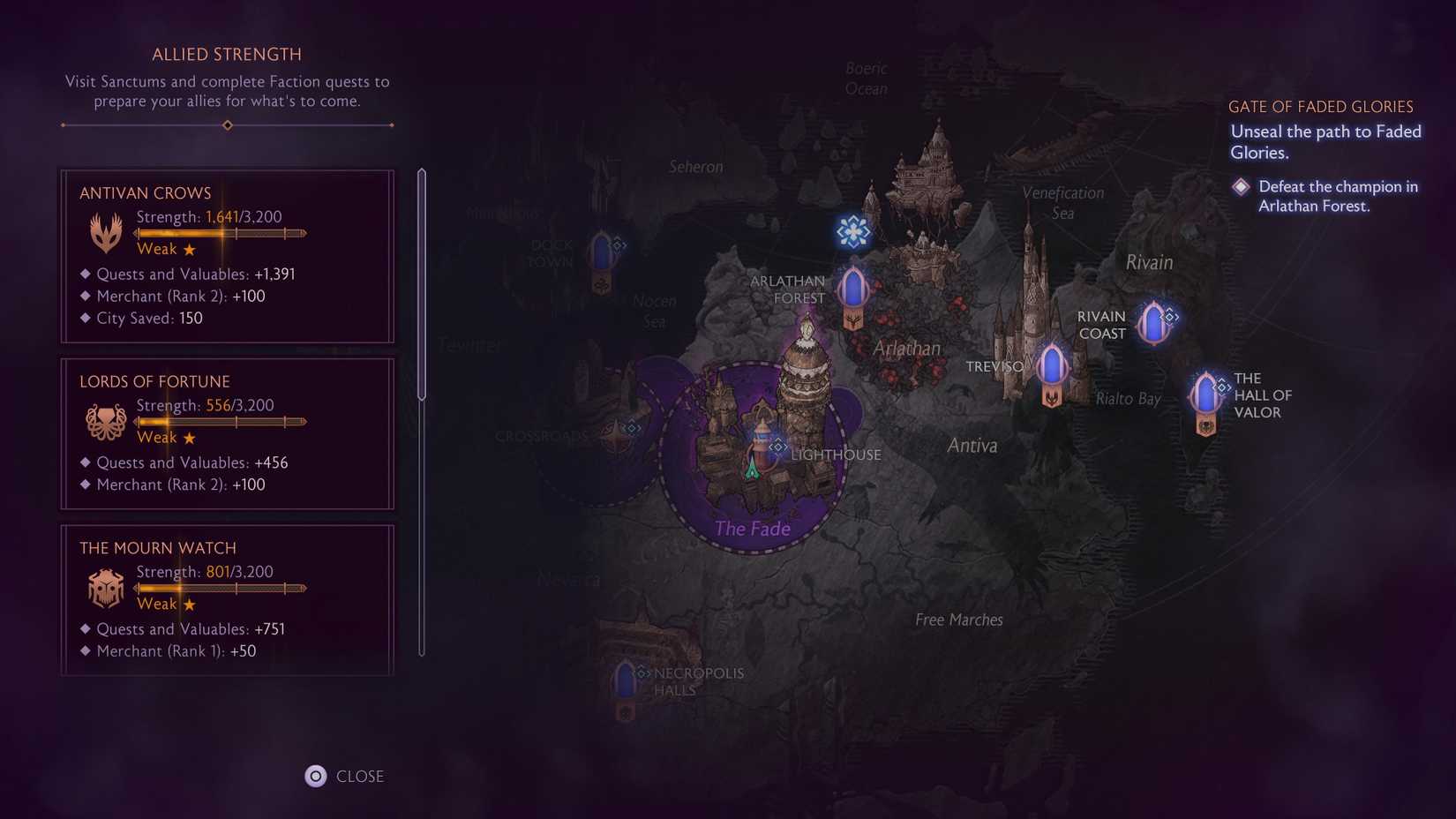Travel to The Hall of Valor marker
Image resolution: width=1456 pixels, height=819 pixels.
(1205, 394)
